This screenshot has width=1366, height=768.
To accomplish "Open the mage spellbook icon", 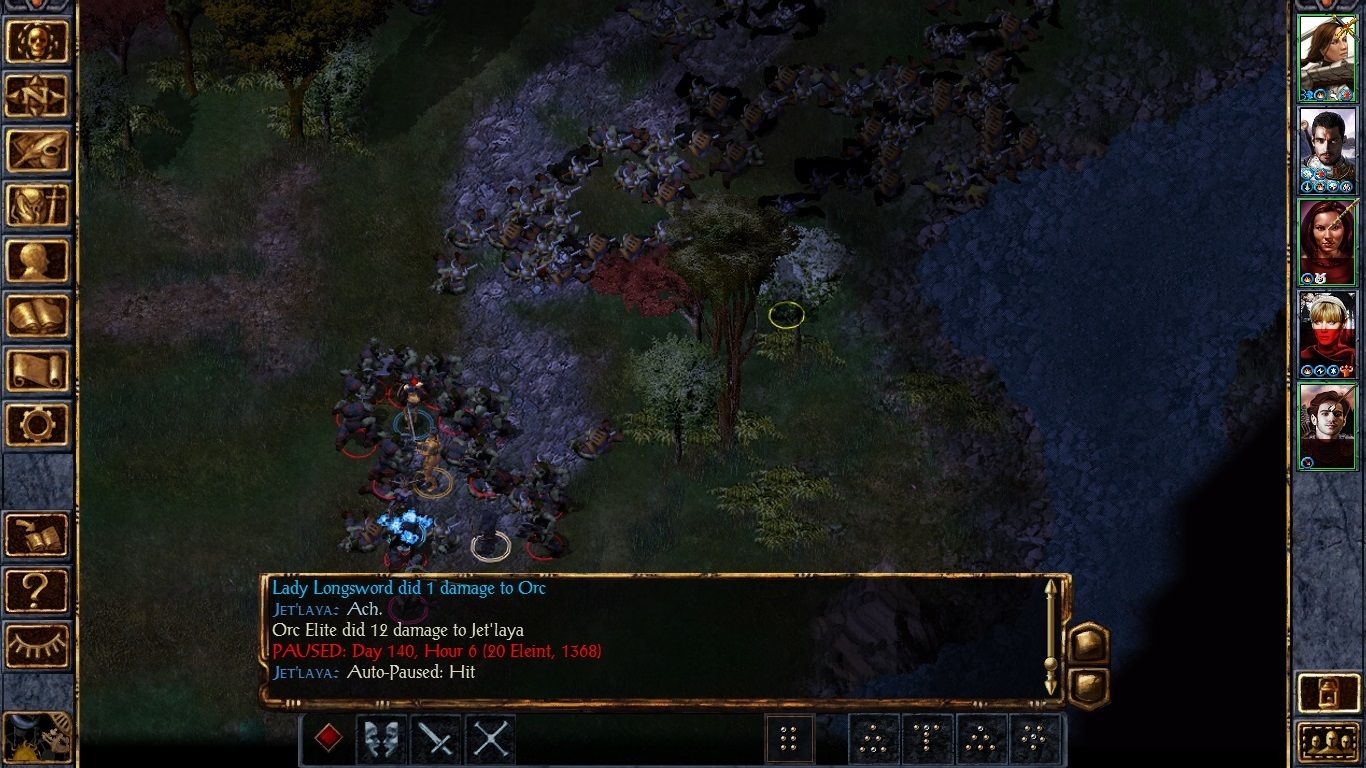I will tap(38, 315).
